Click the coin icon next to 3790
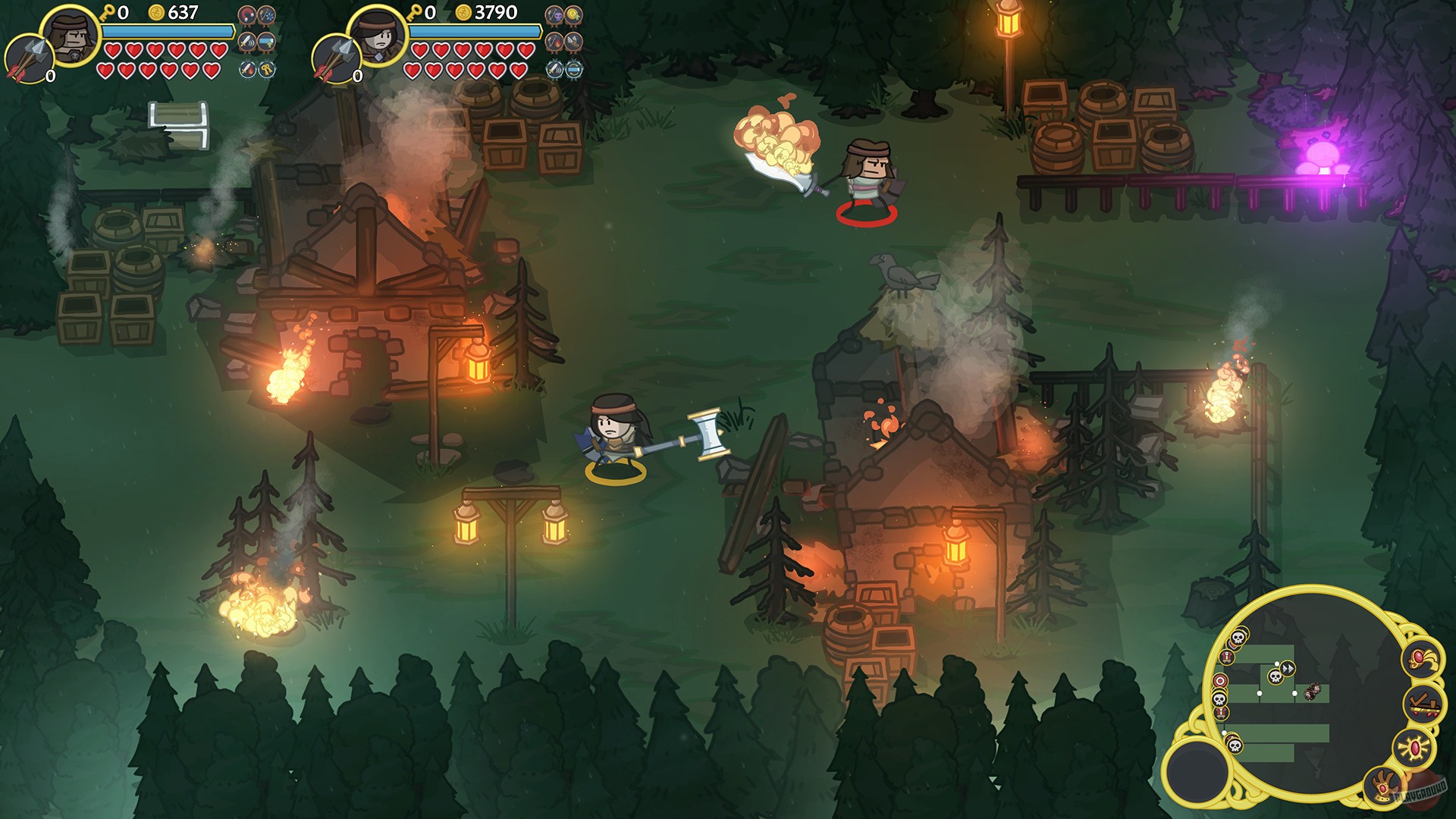 click(463, 13)
